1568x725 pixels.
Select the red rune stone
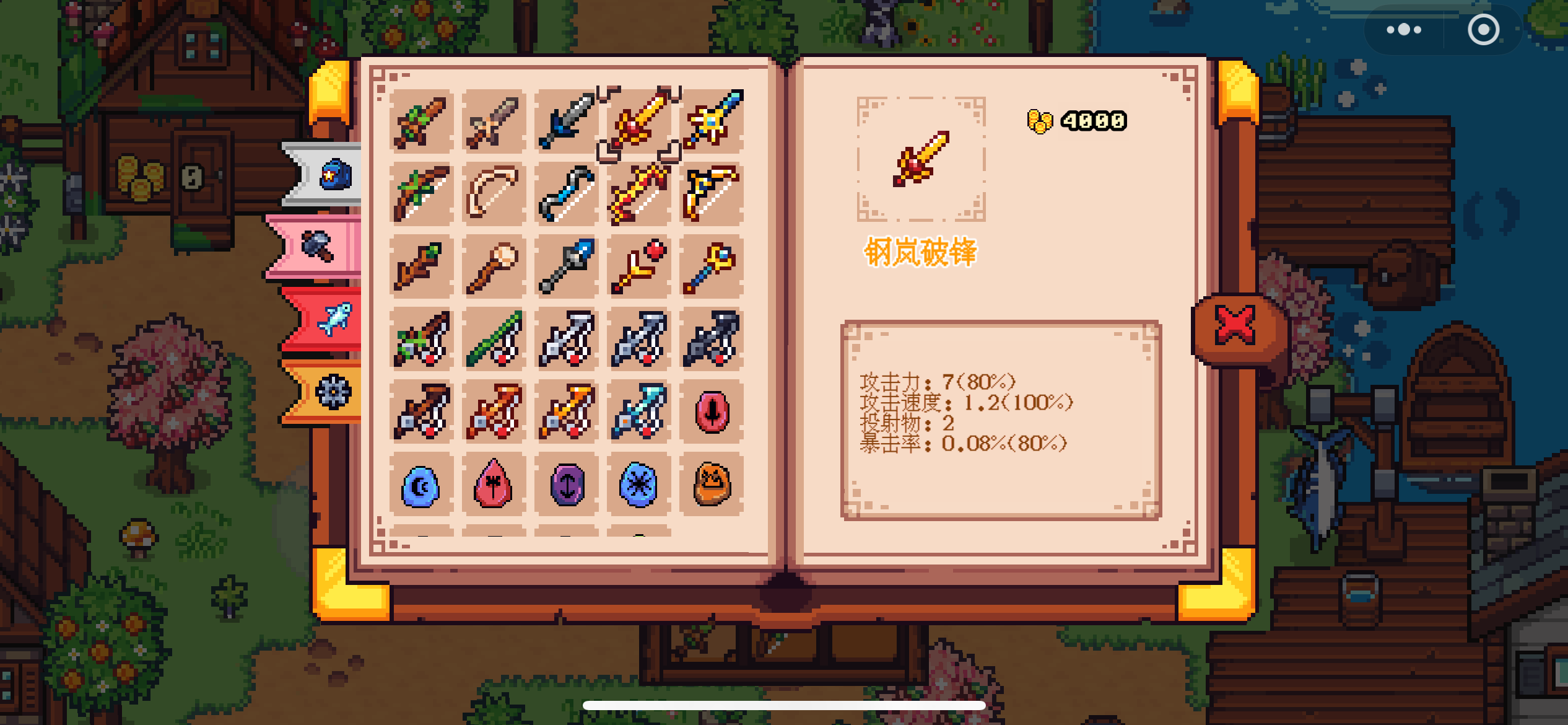tap(712, 411)
